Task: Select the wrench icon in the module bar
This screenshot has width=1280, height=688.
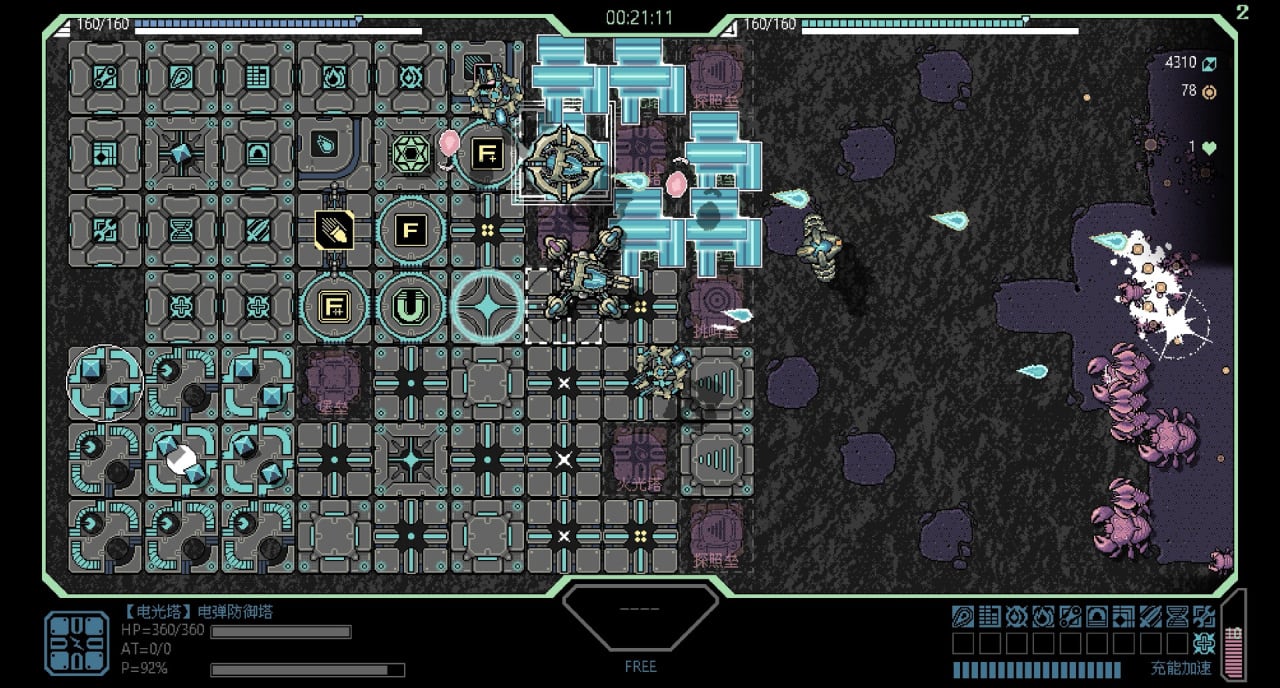Action: [1070, 616]
